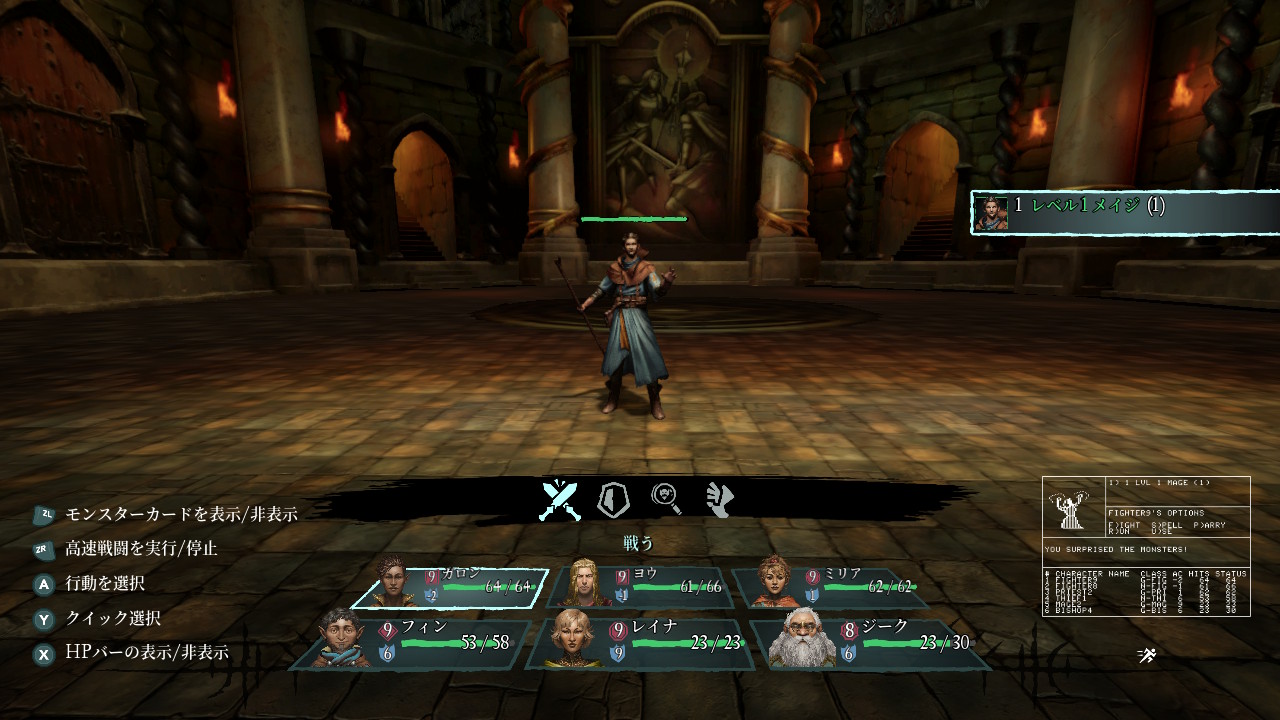The height and width of the screenshot is (720, 1280).
Task: Choose the hand-shaped item use action
Action: pyautogui.click(x=719, y=499)
